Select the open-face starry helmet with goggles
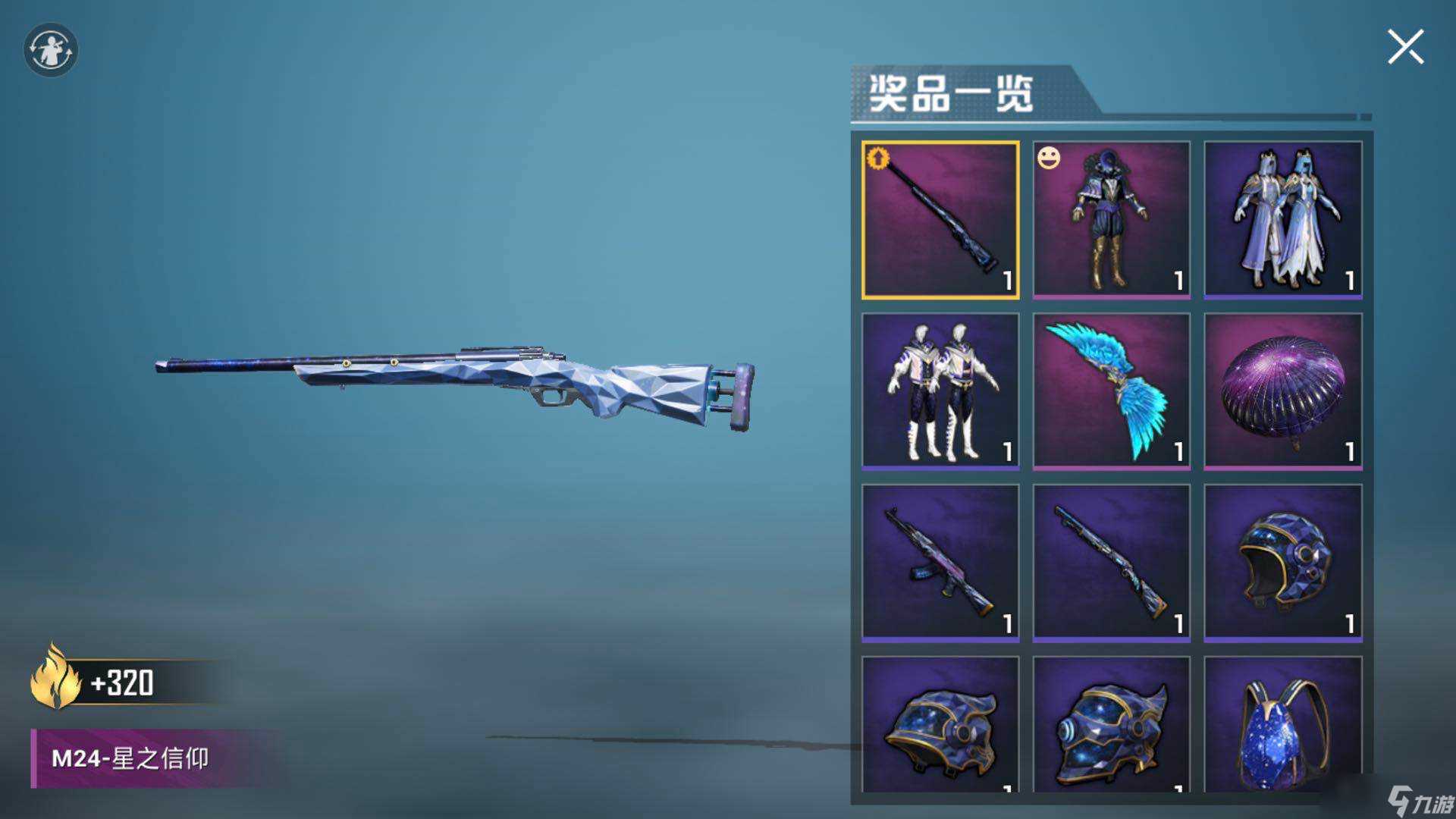This screenshot has height=819, width=1456. tap(1282, 563)
